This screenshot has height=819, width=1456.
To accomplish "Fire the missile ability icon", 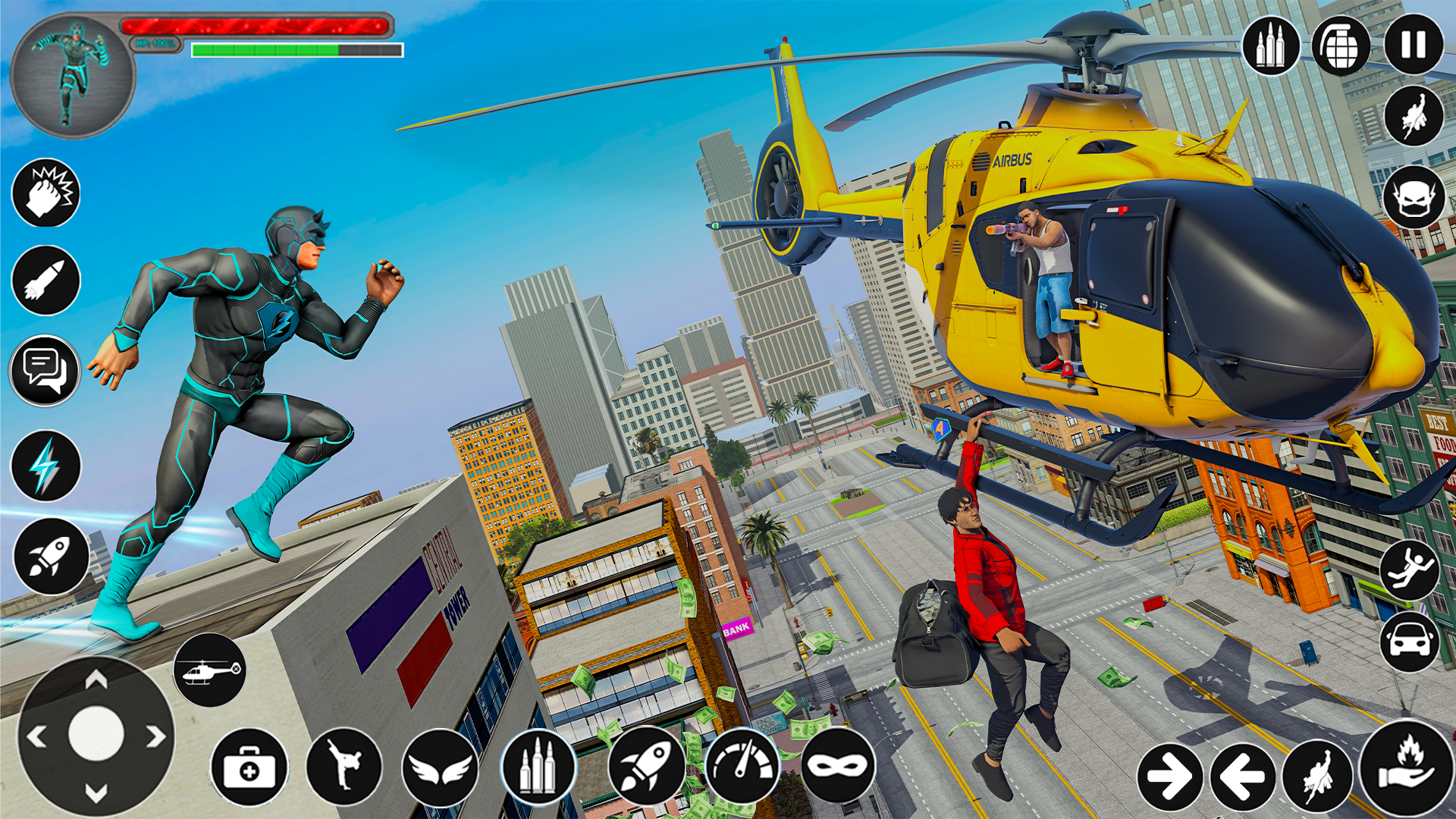I will pyautogui.click(x=46, y=281).
